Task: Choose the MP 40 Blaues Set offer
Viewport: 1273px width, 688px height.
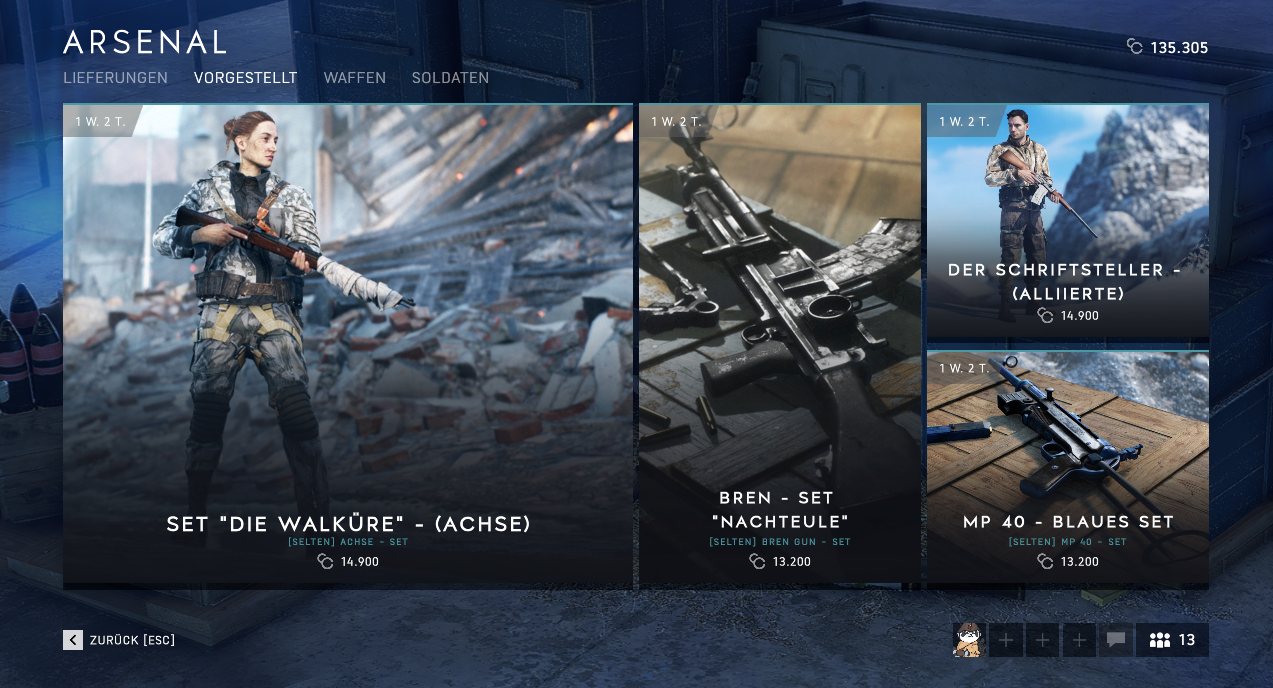Action: point(1068,468)
